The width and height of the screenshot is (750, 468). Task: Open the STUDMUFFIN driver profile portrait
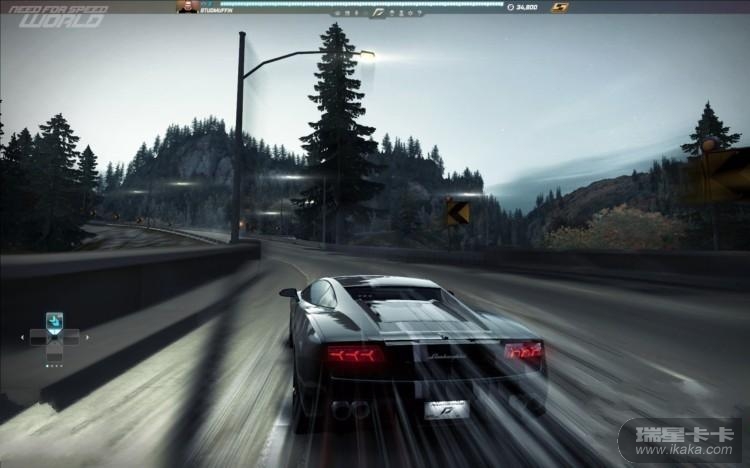pyautogui.click(x=187, y=6)
